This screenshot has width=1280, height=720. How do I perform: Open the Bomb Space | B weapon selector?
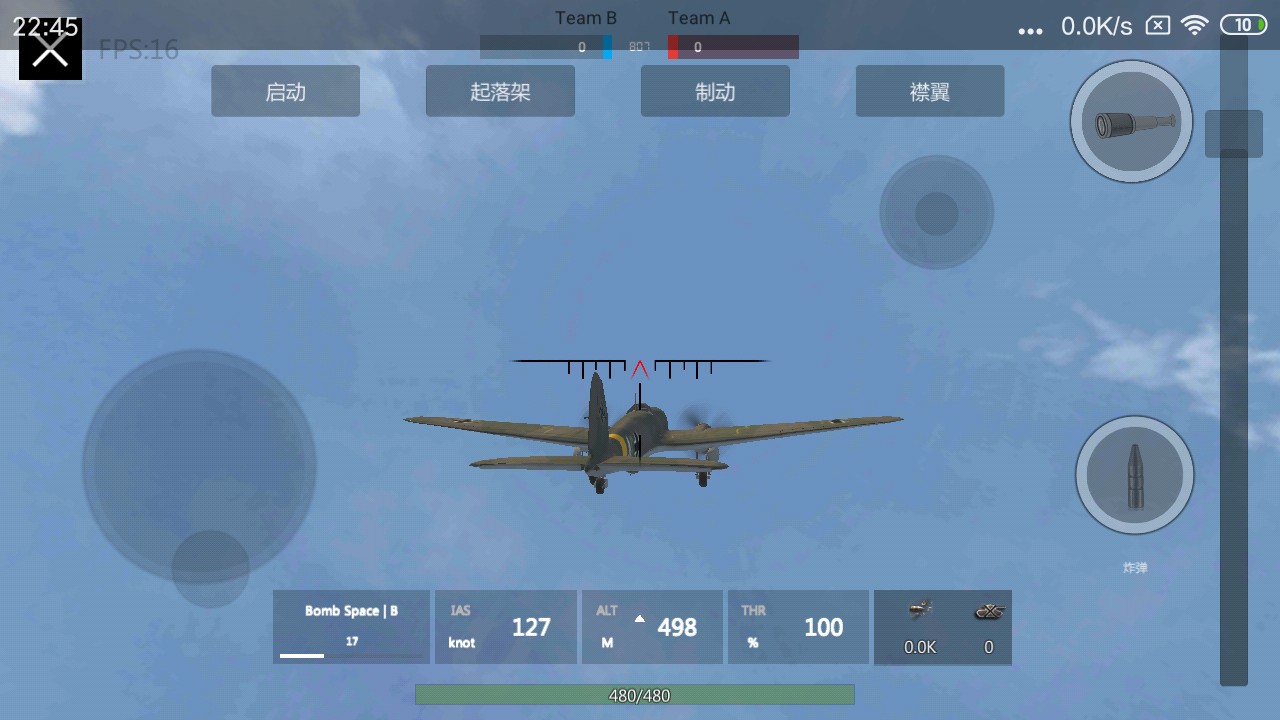click(x=351, y=627)
